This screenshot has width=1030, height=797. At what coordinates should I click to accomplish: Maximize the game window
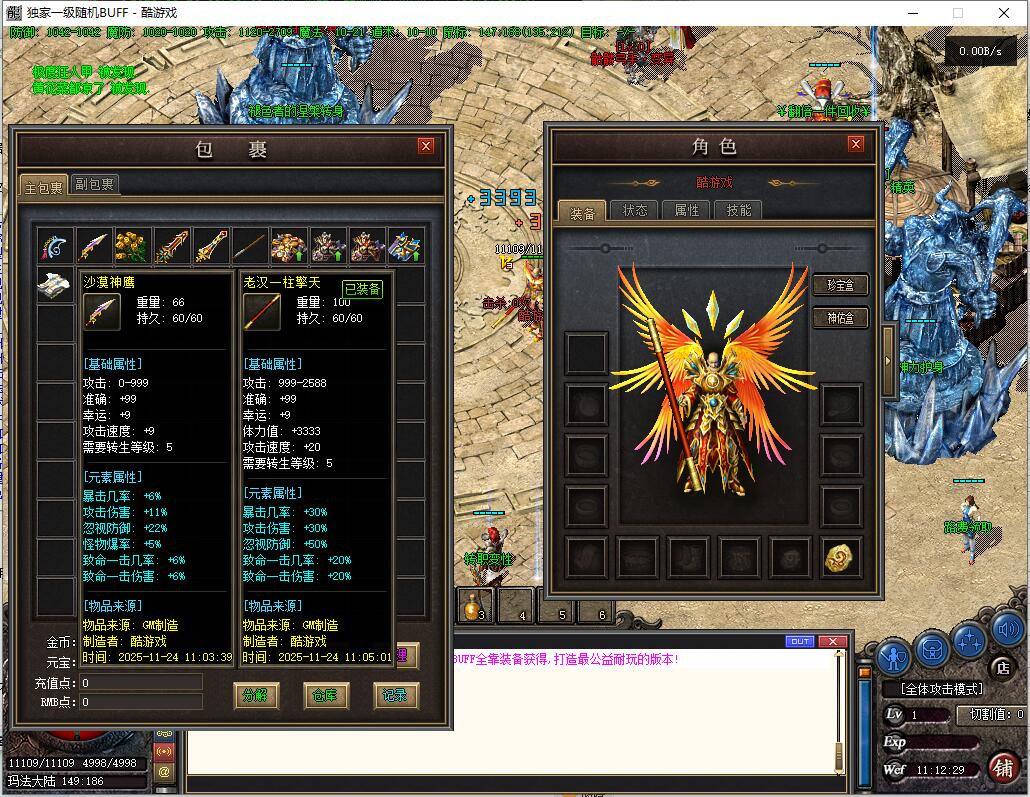pos(957,14)
